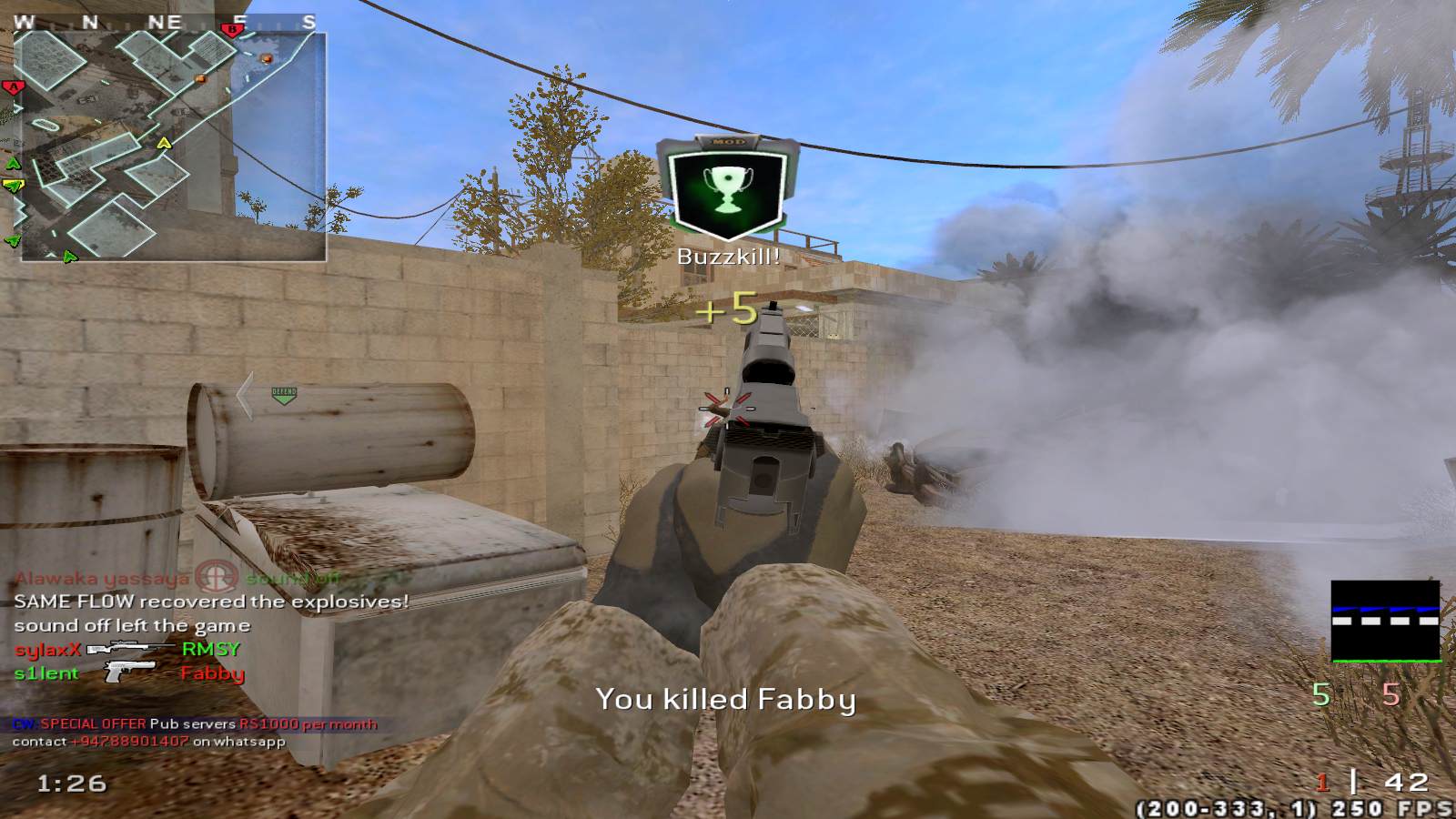Select the sylaxX sniper rifle killfeed entry
This screenshot has width=1456, height=819.
pyautogui.click(x=126, y=649)
